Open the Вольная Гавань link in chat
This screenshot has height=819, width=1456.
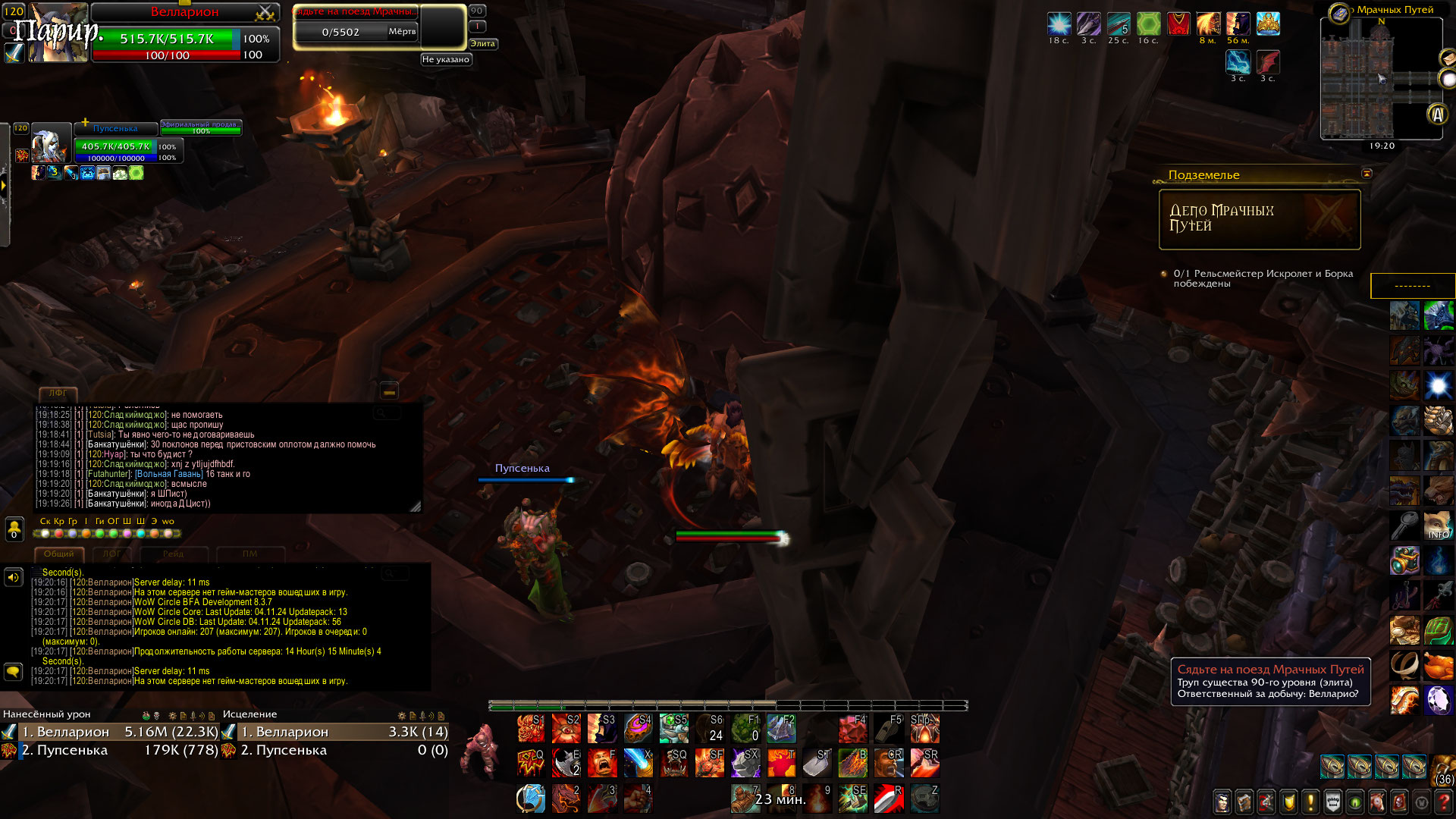(168, 474)
